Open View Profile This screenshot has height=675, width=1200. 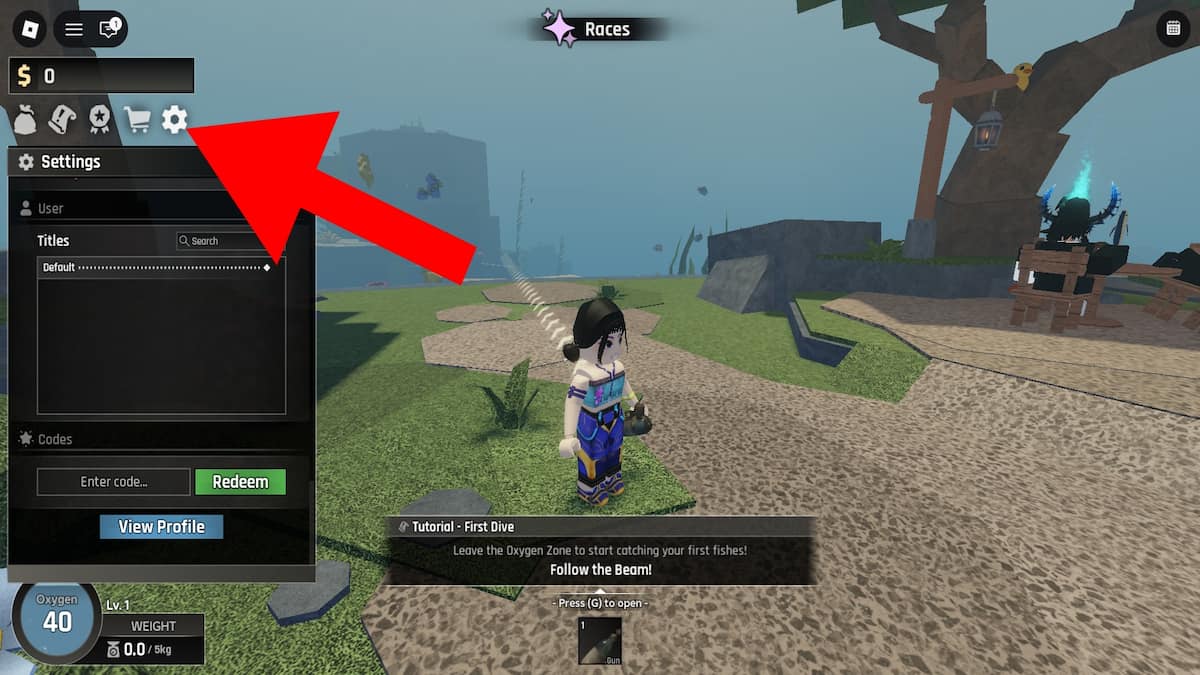[161, 527]
